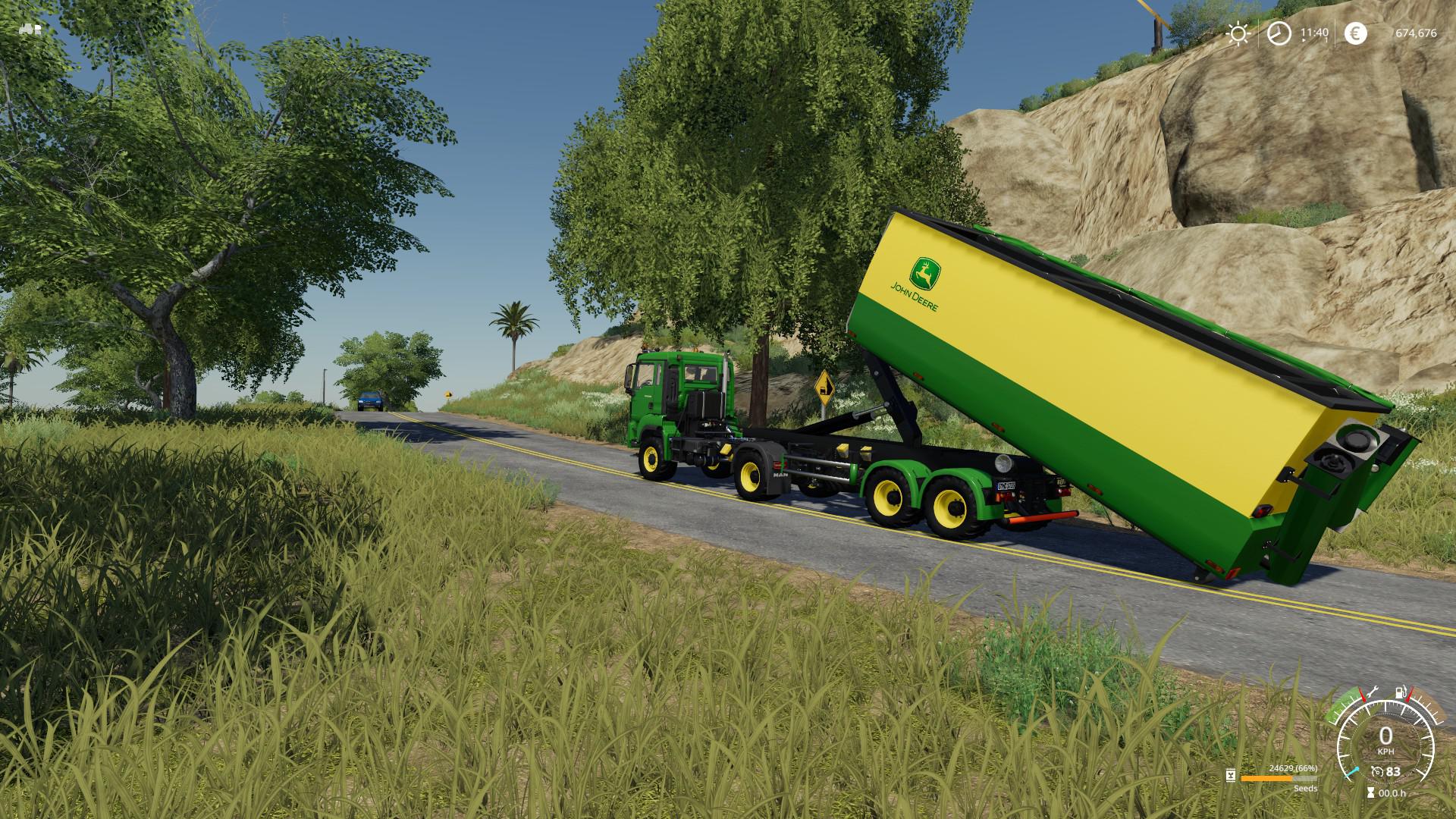Screen dimensions: 1456x819
Task: Toggle the cruise control speed icon
Action: click(x=1377, y=772)
